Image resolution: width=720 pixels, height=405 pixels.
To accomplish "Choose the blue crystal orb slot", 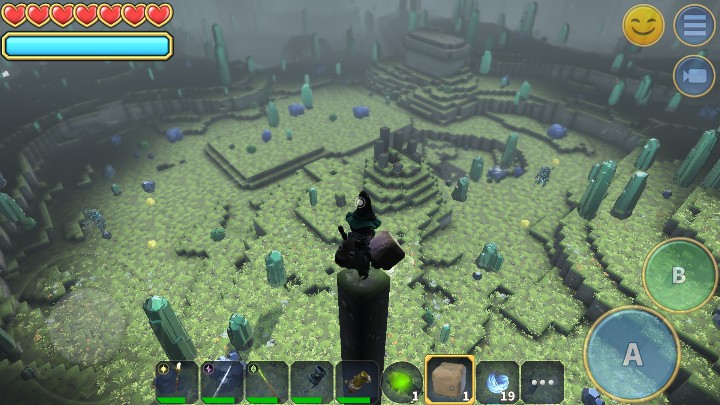I will click(x=497, y=382).
